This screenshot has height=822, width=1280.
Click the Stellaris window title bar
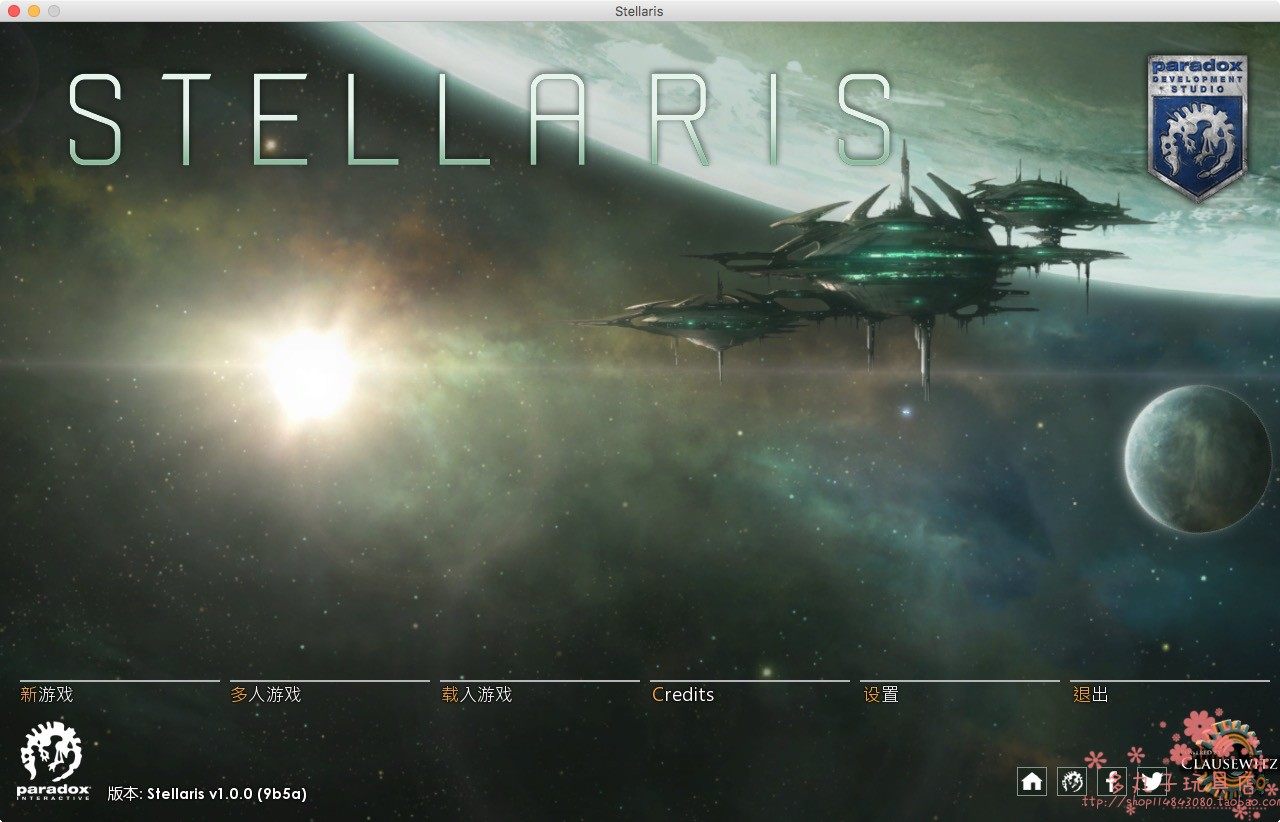click(639, 11)
